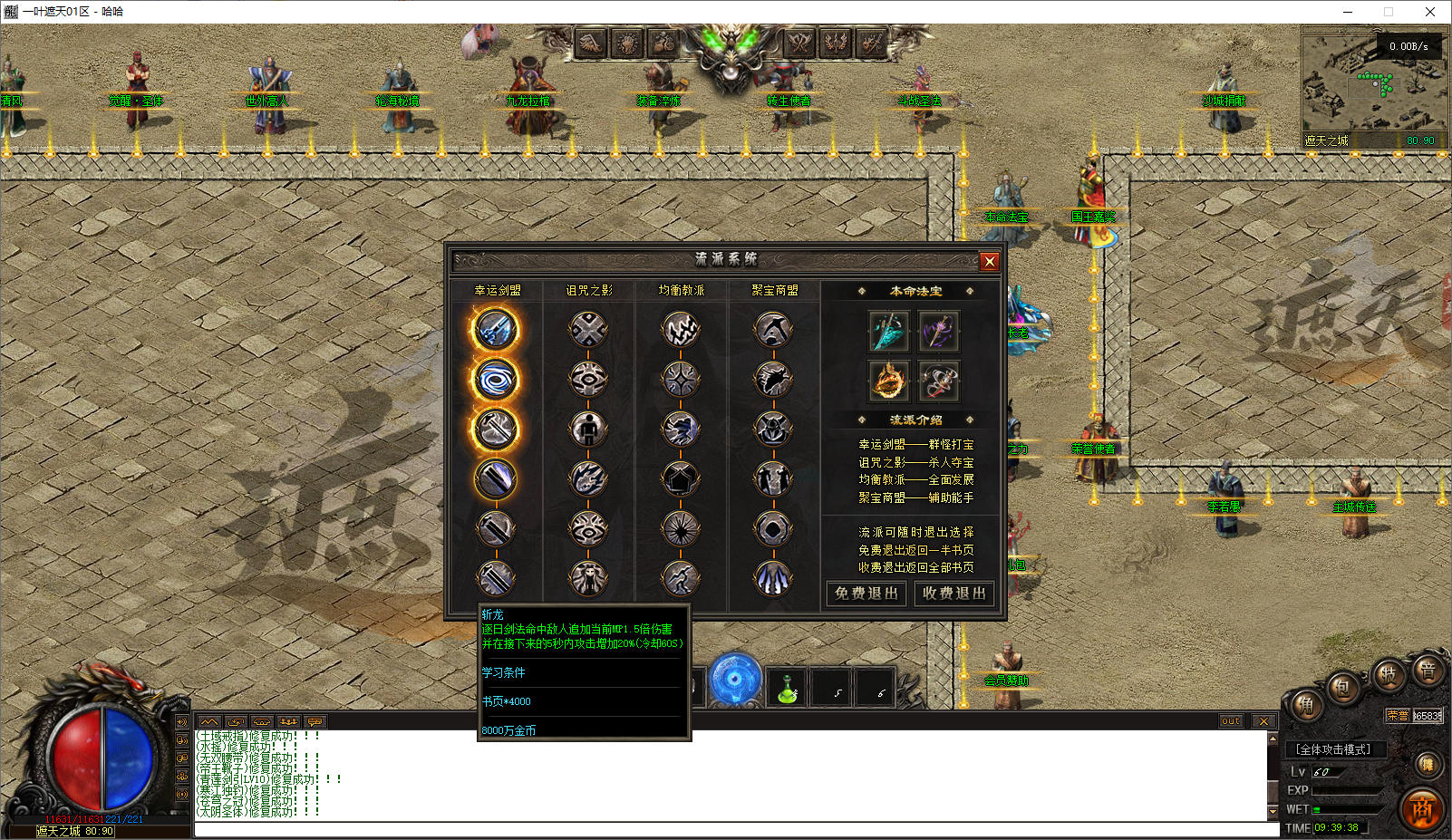Open the minimap in the corner

pos(1372,88)
